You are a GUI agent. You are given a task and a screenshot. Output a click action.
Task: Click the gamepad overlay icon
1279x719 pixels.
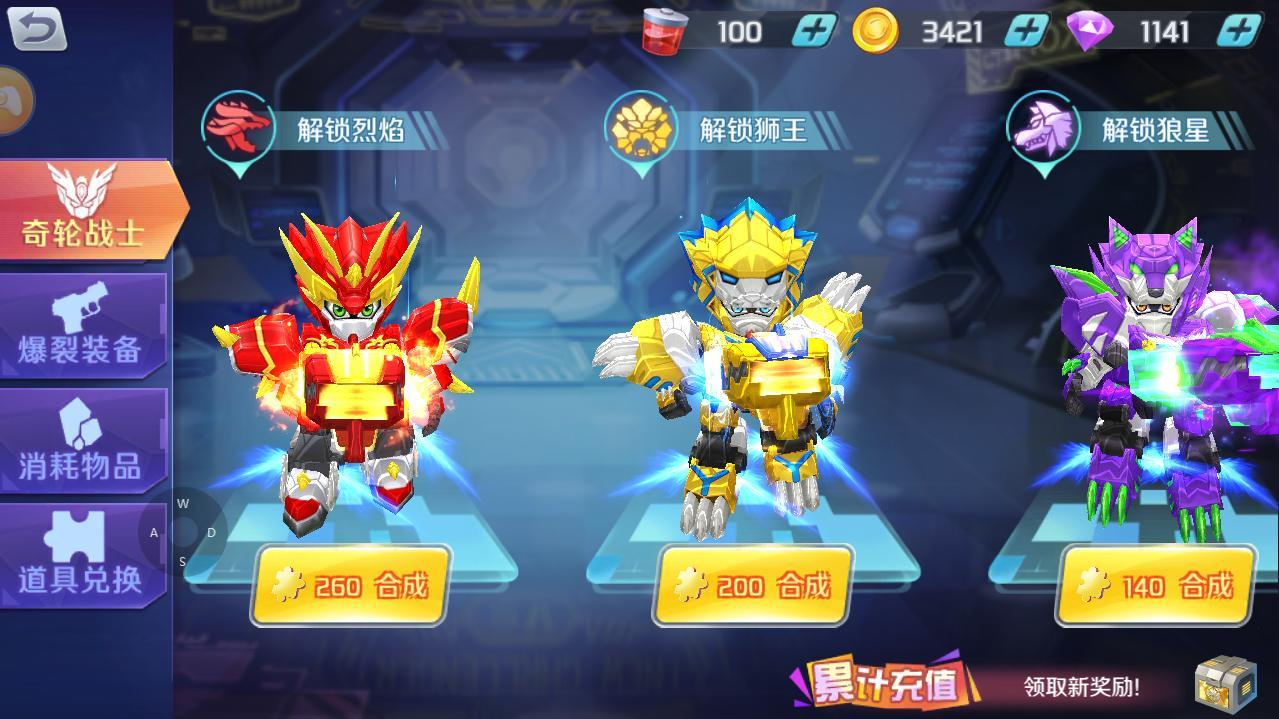14,100
